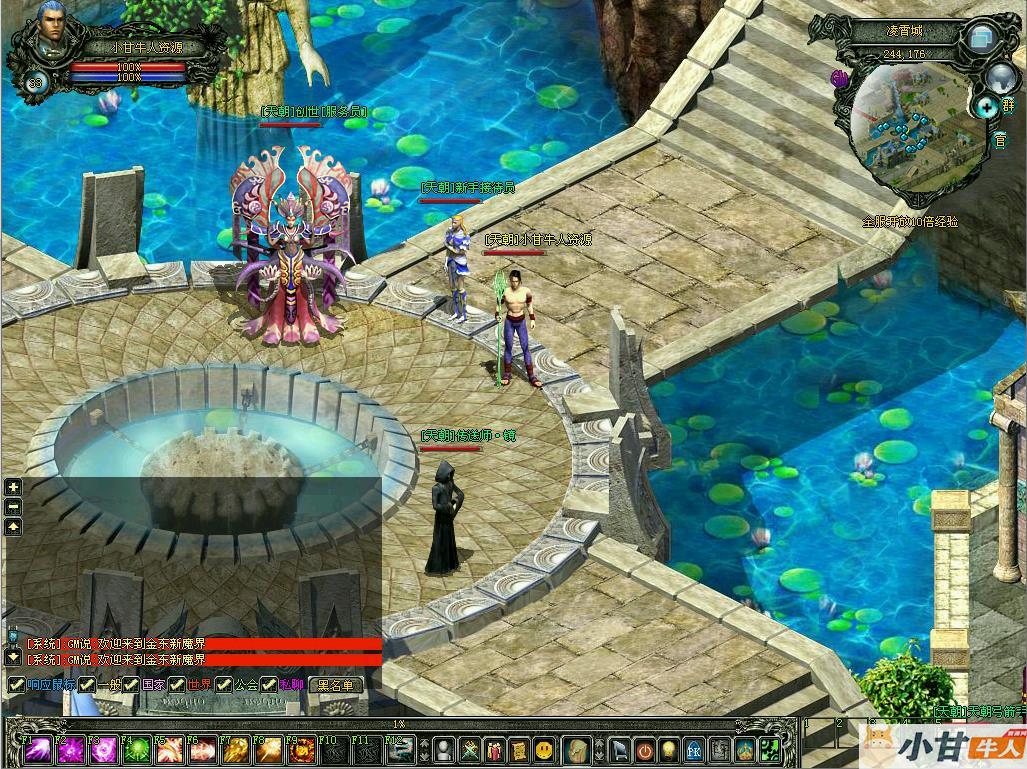Shrink chat window with minus button
This screenshot has height=769, width=1027.
[x=13, y=507]
